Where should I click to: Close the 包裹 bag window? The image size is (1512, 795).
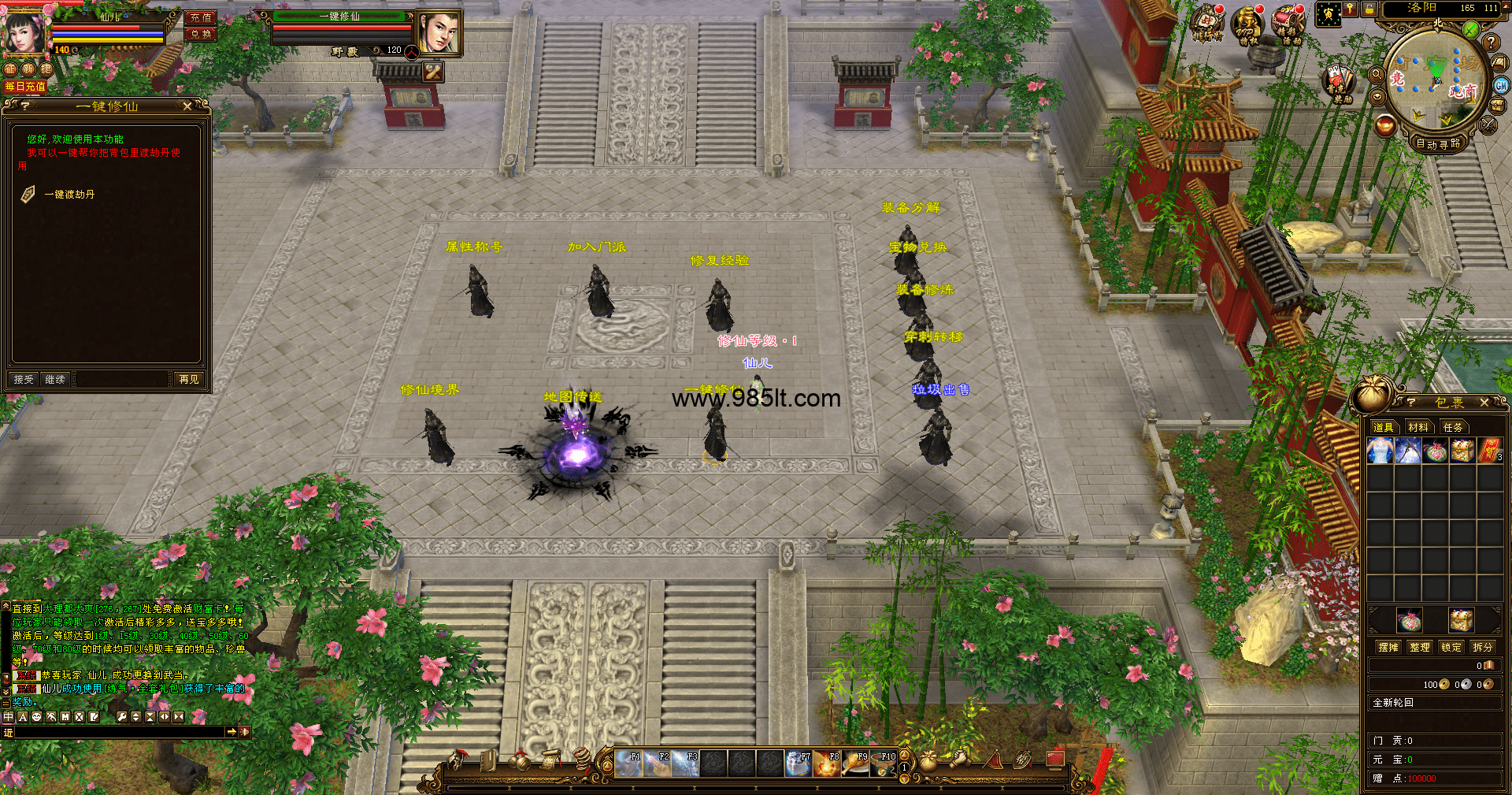[x=1484, y=403]
